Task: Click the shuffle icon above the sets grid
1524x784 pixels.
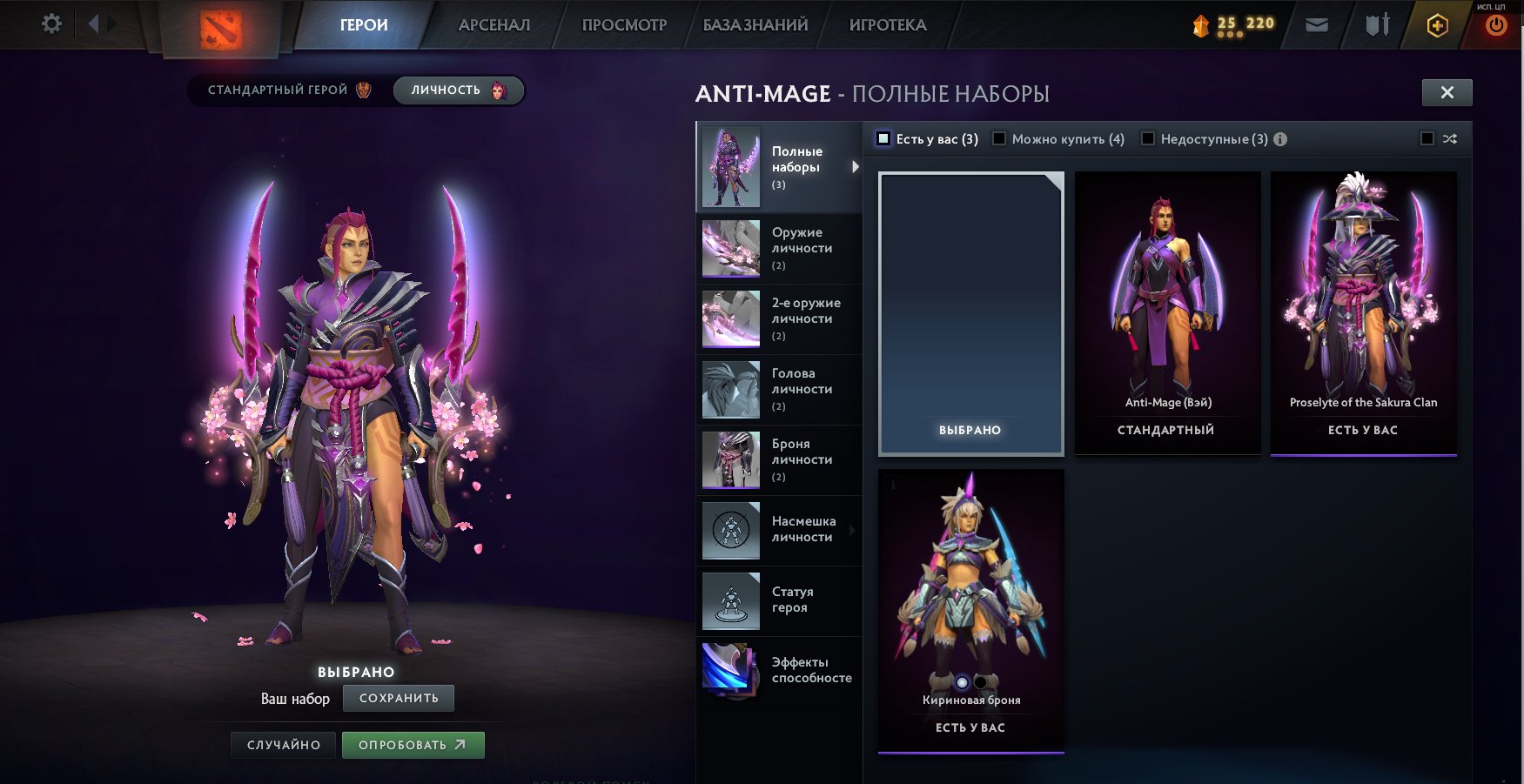Action: pyautogui.click(x=1451, y=138)
